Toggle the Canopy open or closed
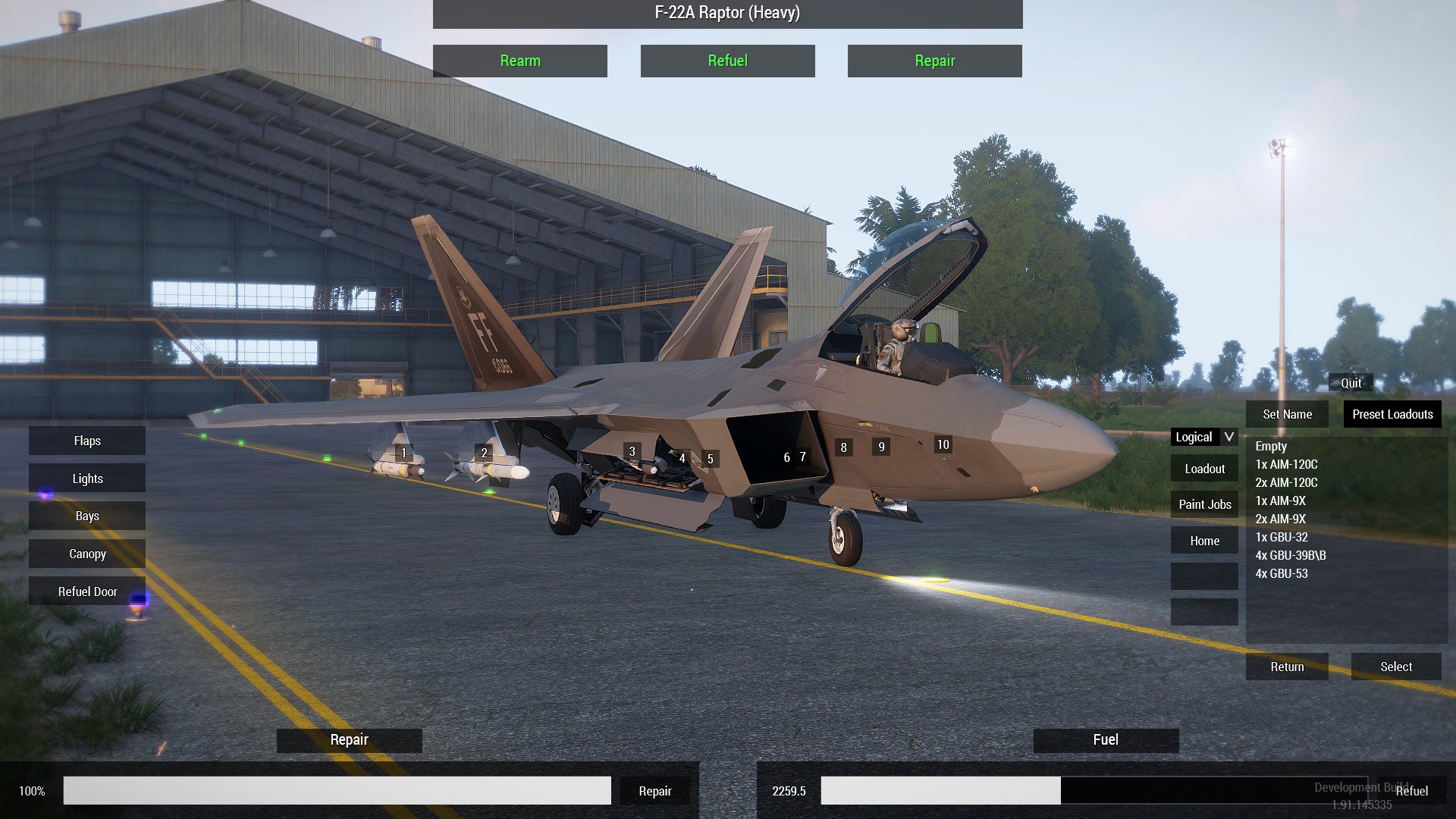This screenshot has height=819, width=1456. [86, 554]
